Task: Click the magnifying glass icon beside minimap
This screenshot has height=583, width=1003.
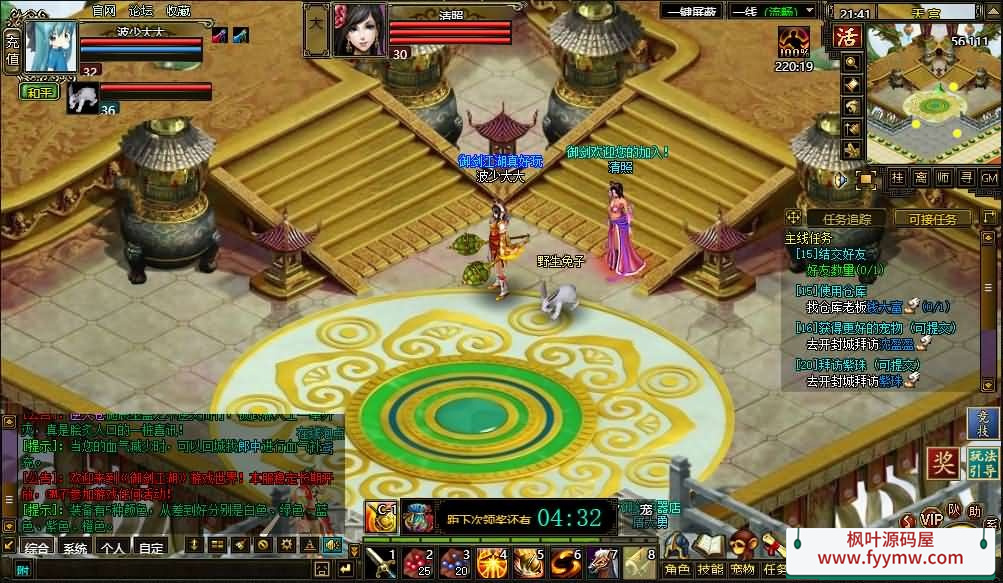Action: click(852, 62)
